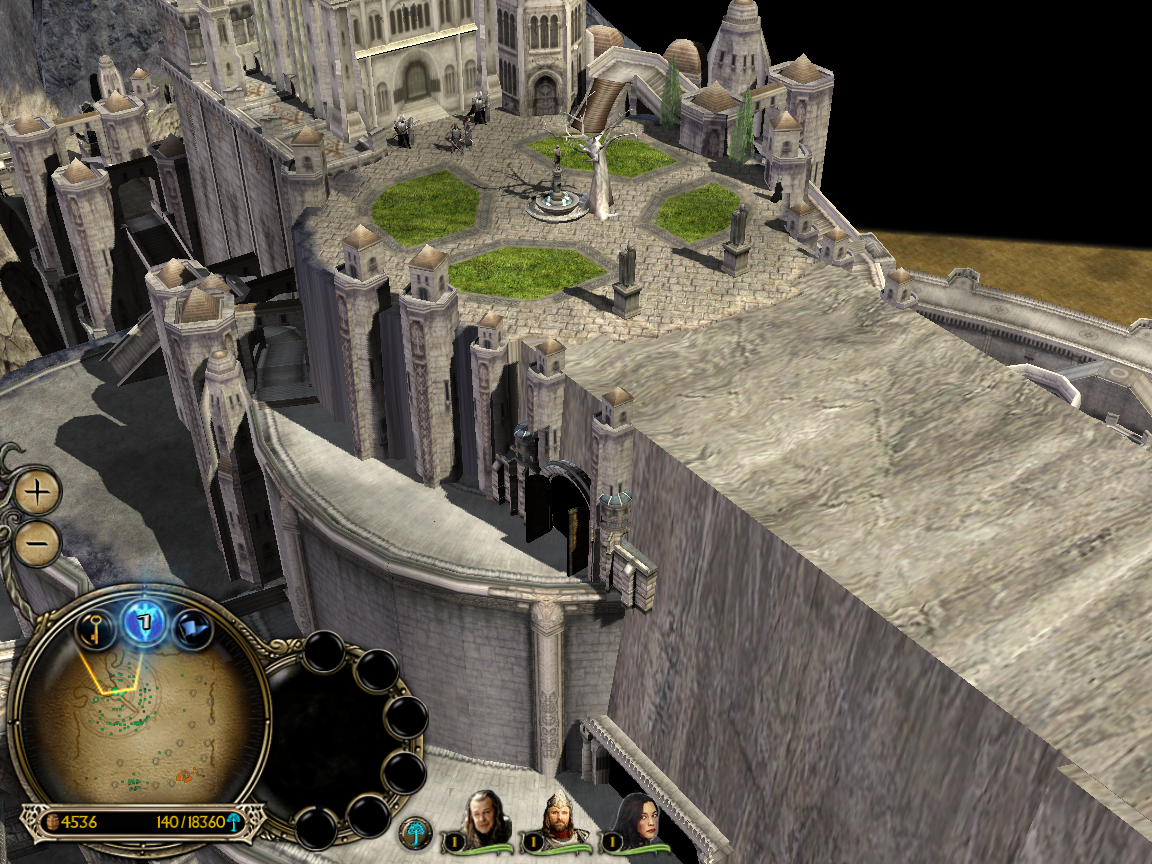Select the crowned king hero portrait
The width and height of the screenshot is (1152, 864).
560,818
